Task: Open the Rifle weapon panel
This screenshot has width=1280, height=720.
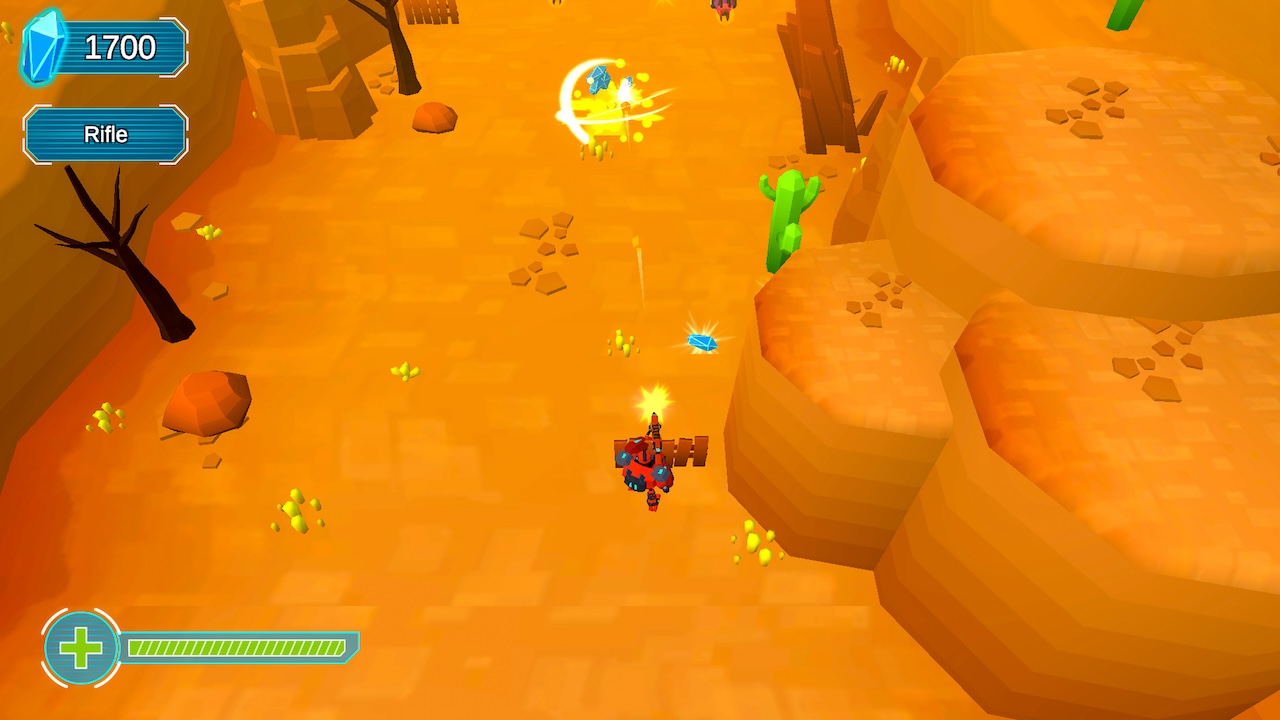Action: pos(104,133)
